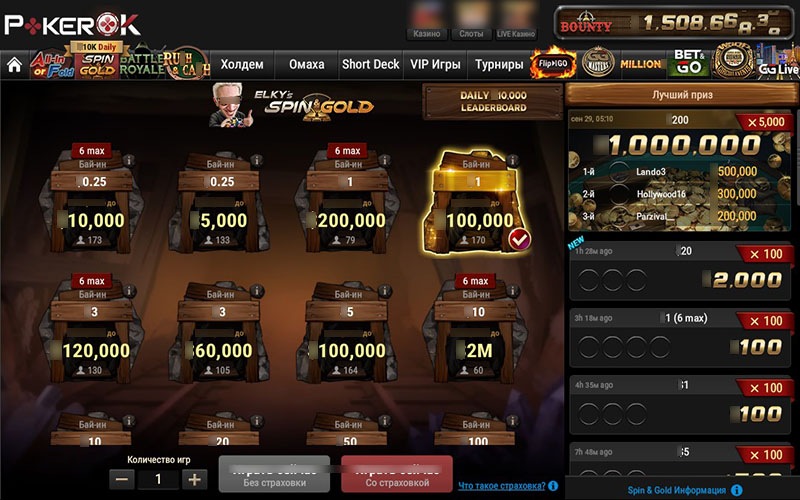Viewport: 800px width, 500px height.
Task: Increase the number of games
Action: coord(194,479)
